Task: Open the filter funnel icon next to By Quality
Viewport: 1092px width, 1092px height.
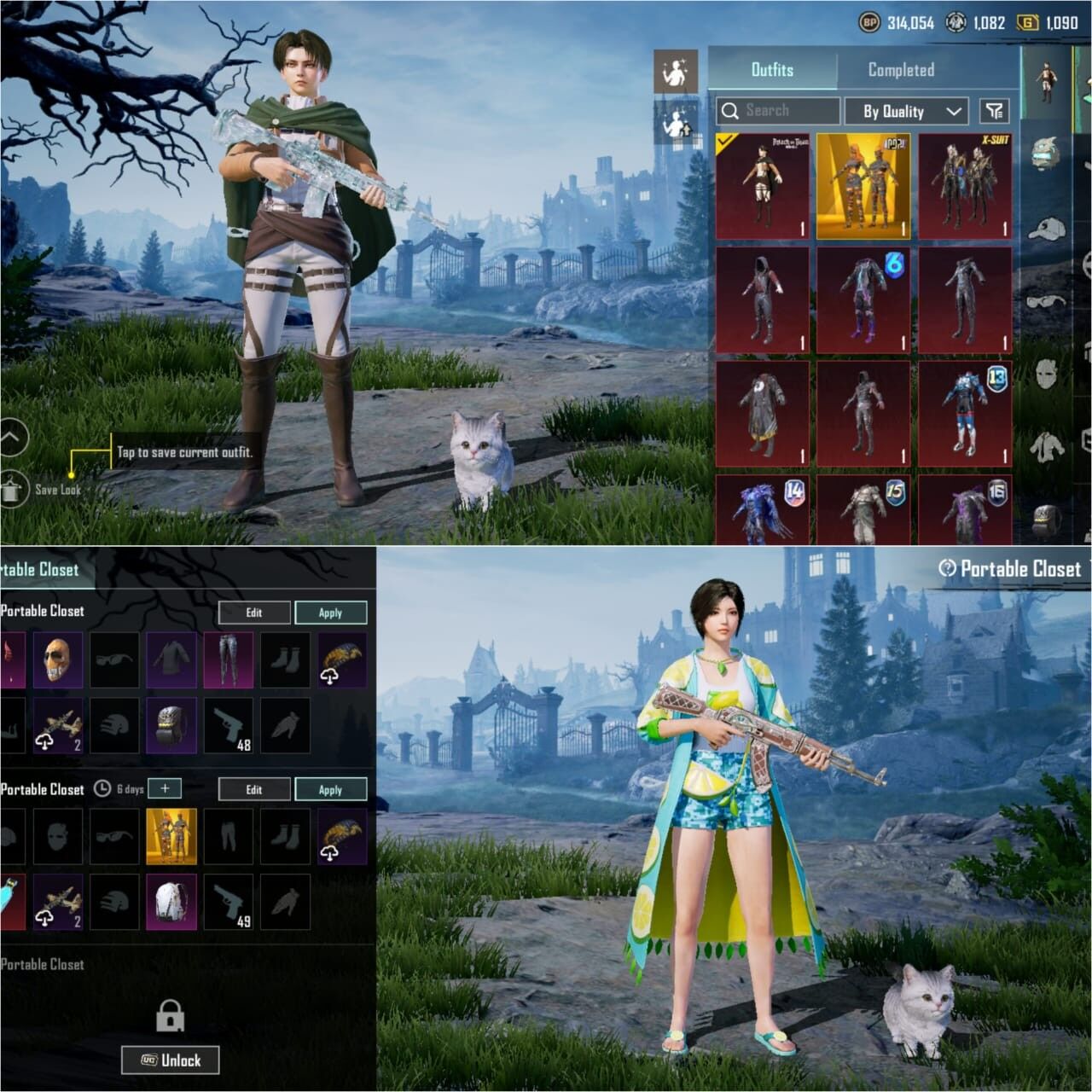Action: coord(992,111)
